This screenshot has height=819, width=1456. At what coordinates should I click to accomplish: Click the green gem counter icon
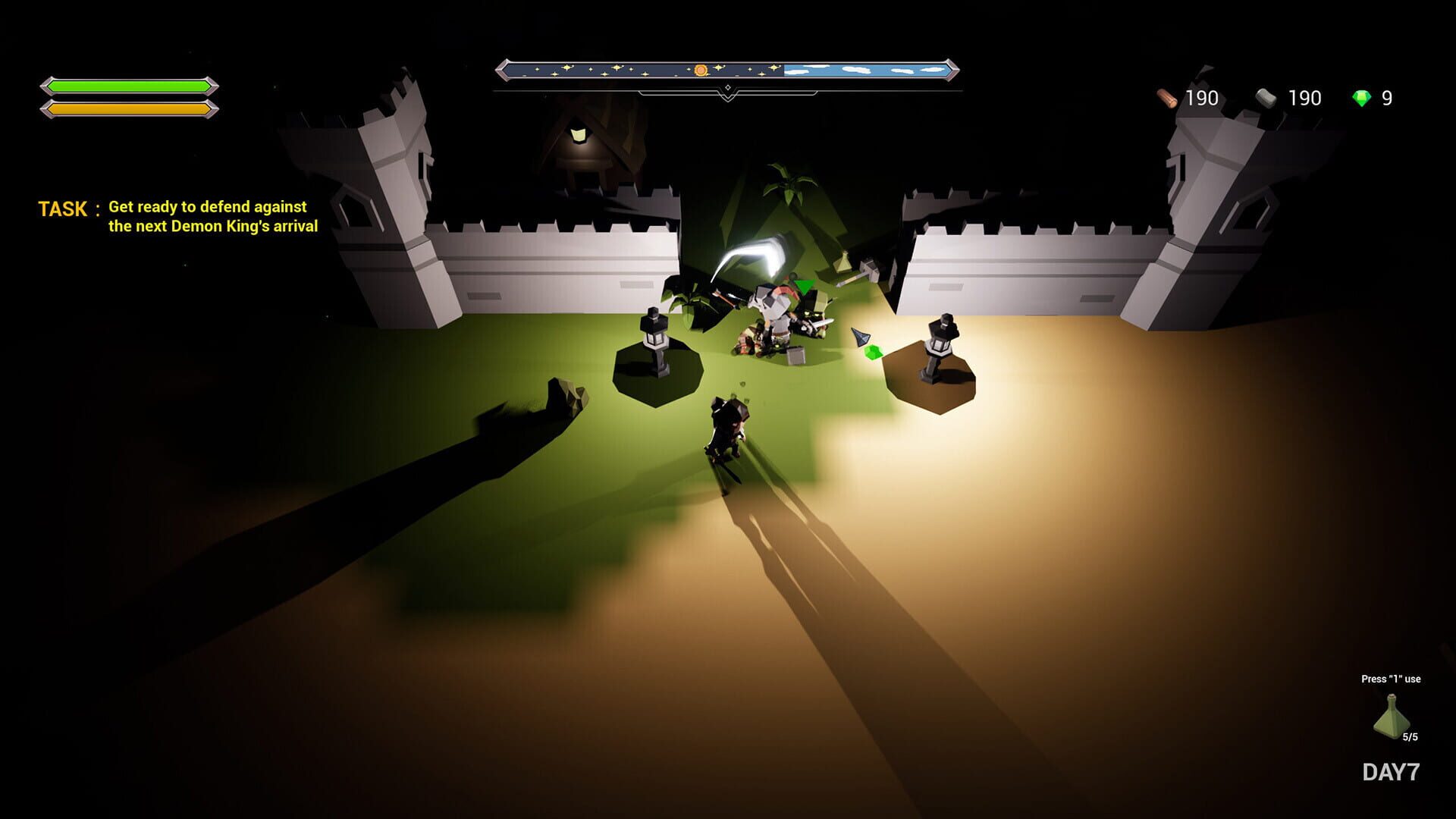pyautogui.click(x=1363, y=97)
